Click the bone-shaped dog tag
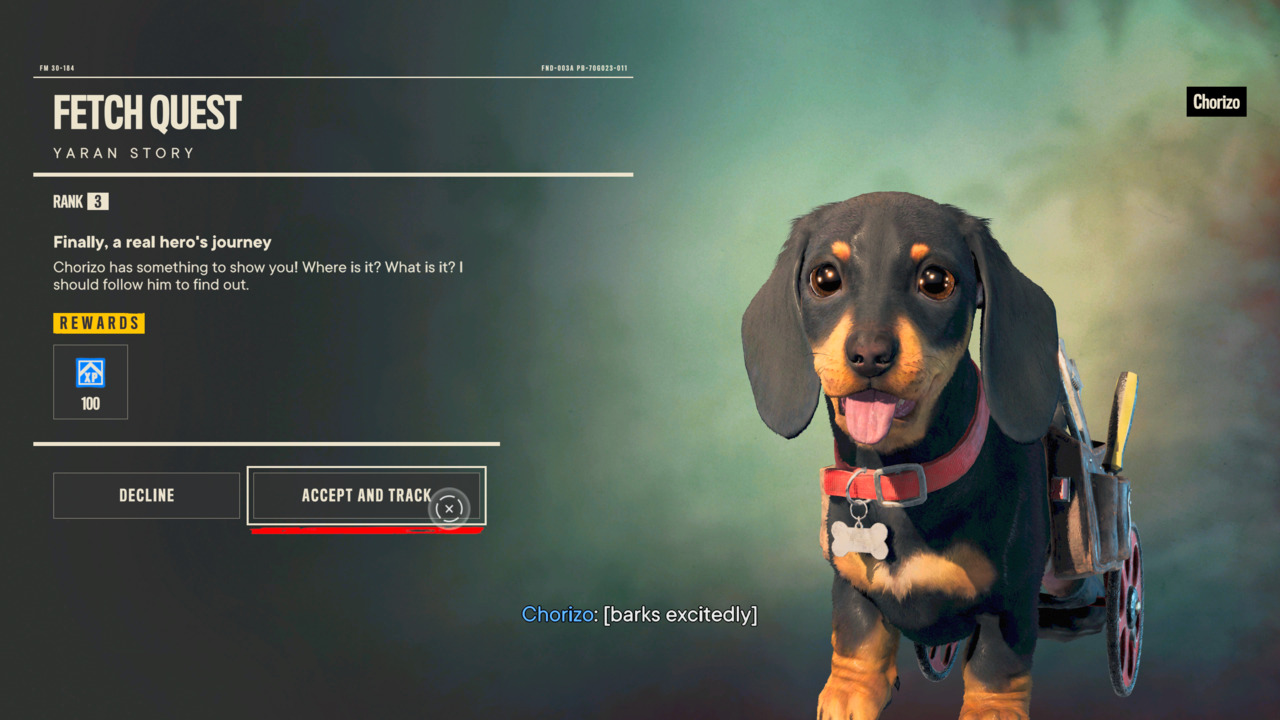Screen dimensions: 1280x720 862,541
